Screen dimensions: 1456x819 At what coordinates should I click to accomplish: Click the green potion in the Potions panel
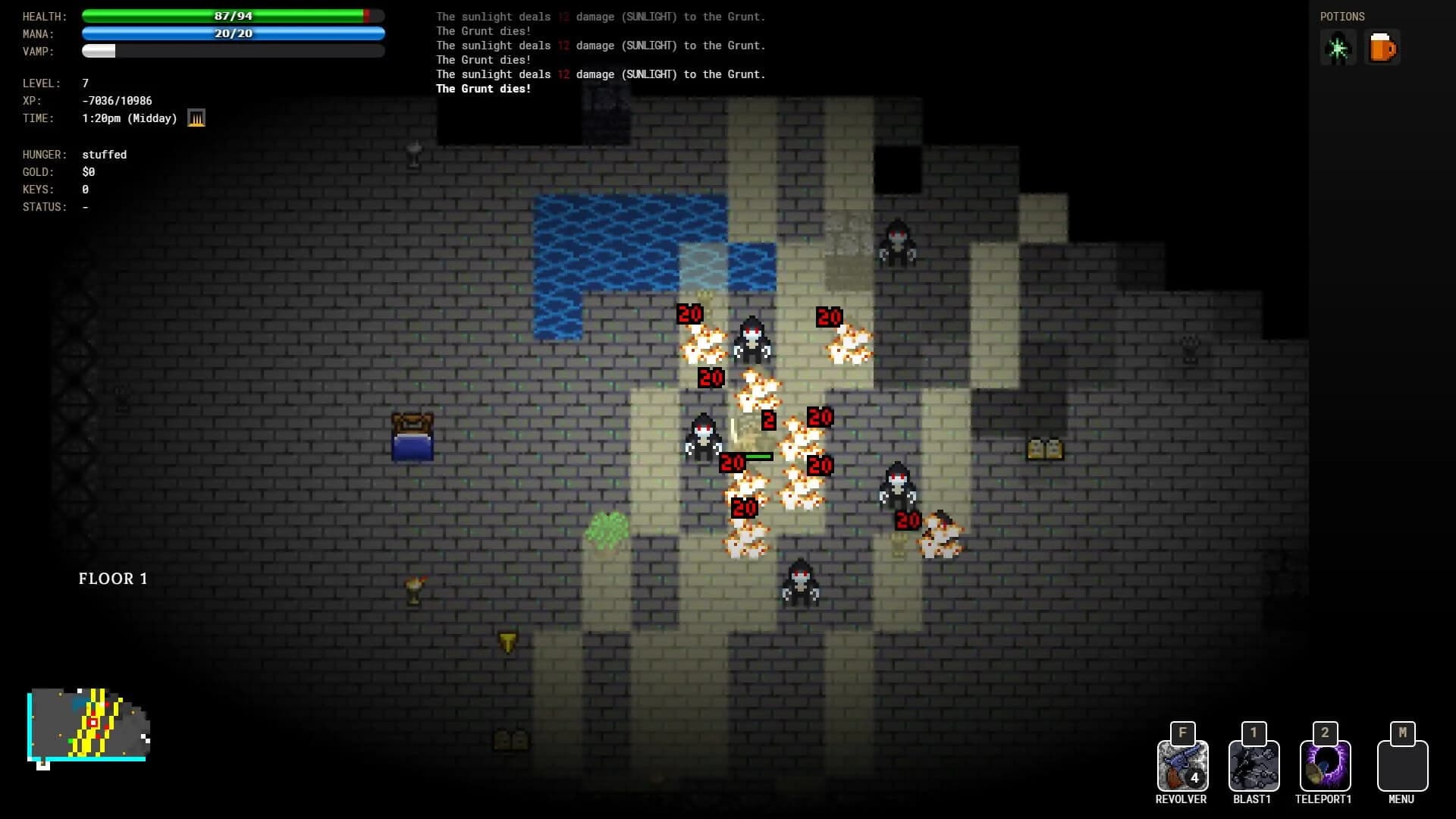click(x=1338, y=47)
